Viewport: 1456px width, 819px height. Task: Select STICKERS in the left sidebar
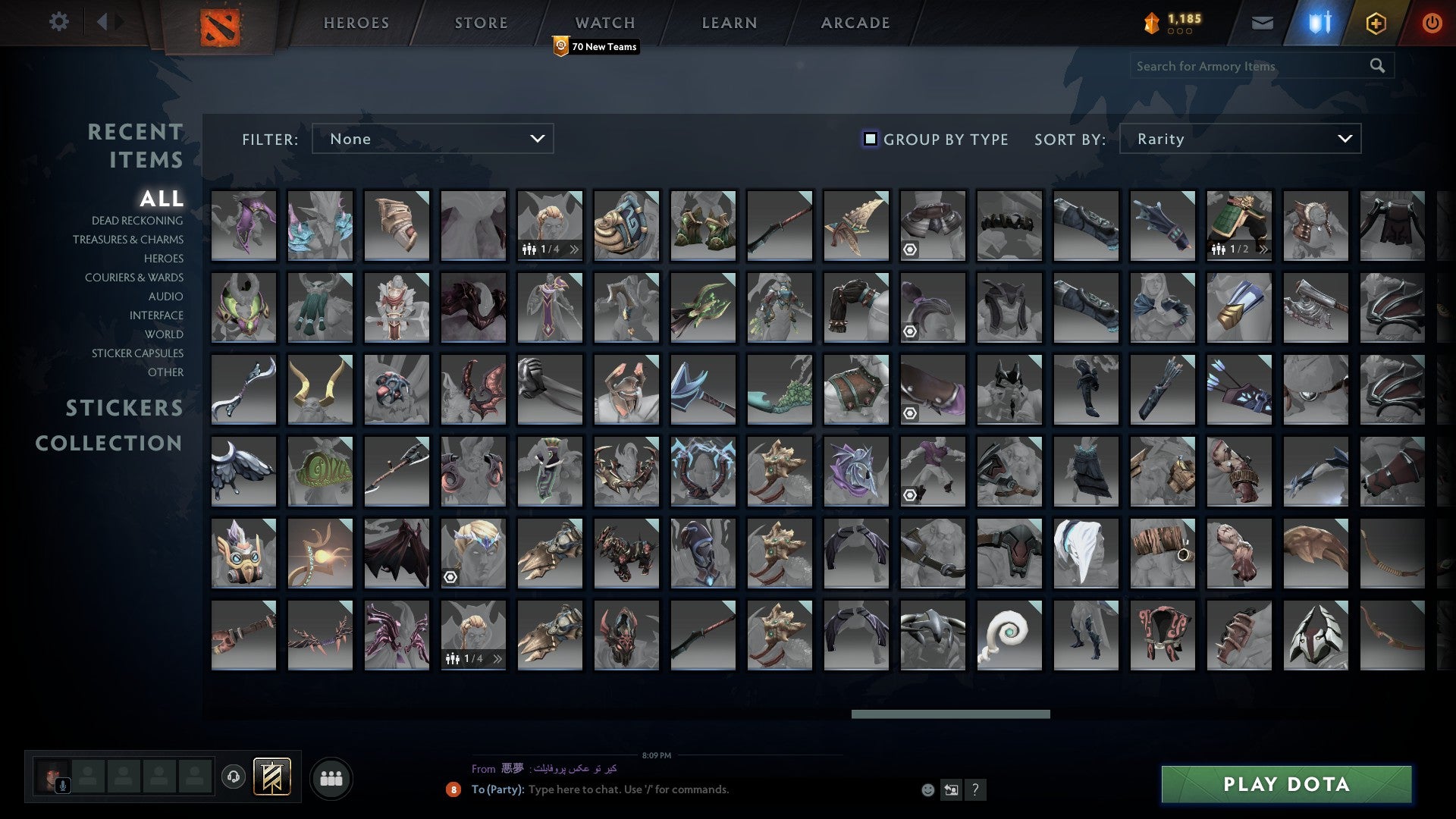[x=124, y=408]
